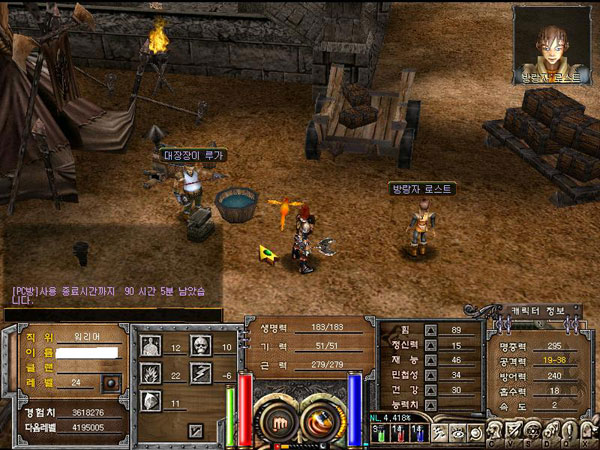Screen dimensions: 600x450
Task: Click the skull resistance icon
Action: [x=199, y=347]
